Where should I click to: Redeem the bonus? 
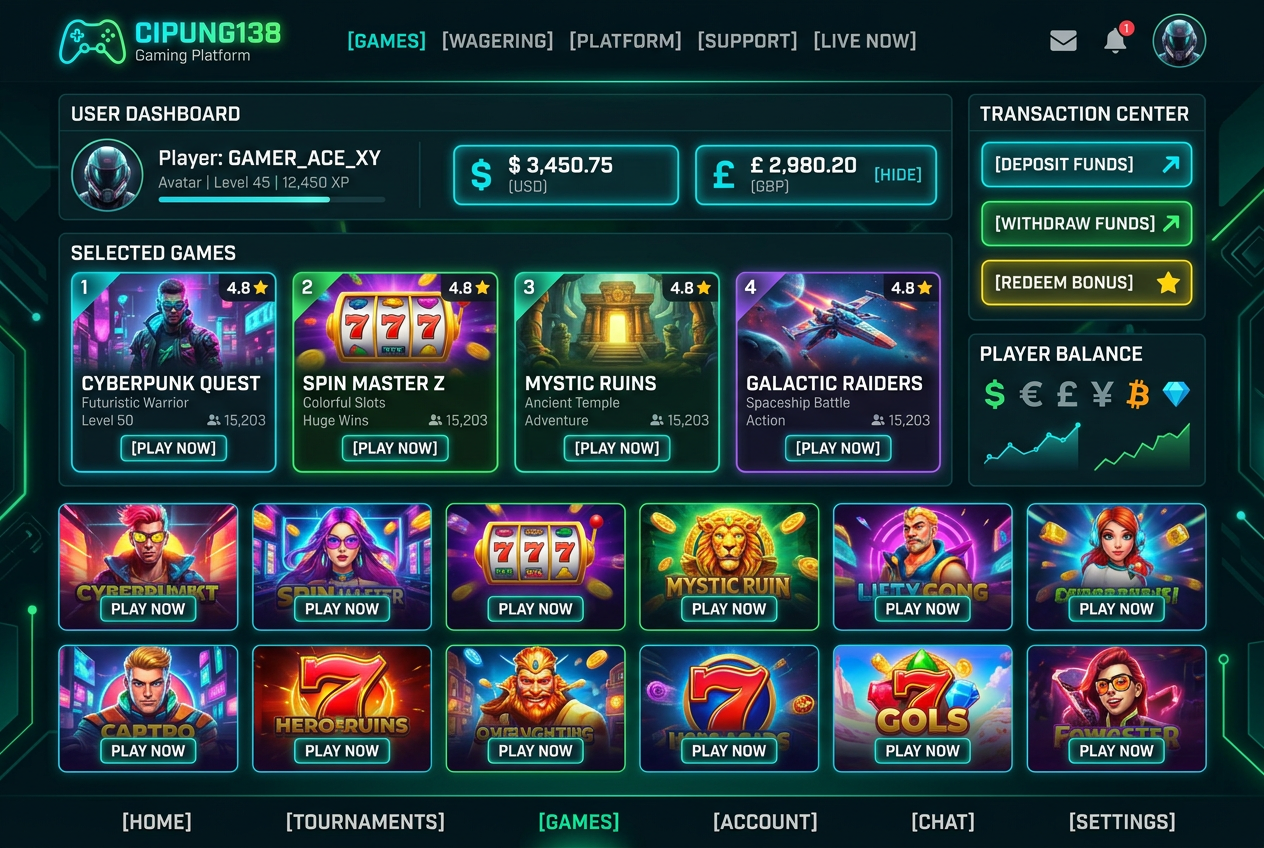coord(1086,283)
